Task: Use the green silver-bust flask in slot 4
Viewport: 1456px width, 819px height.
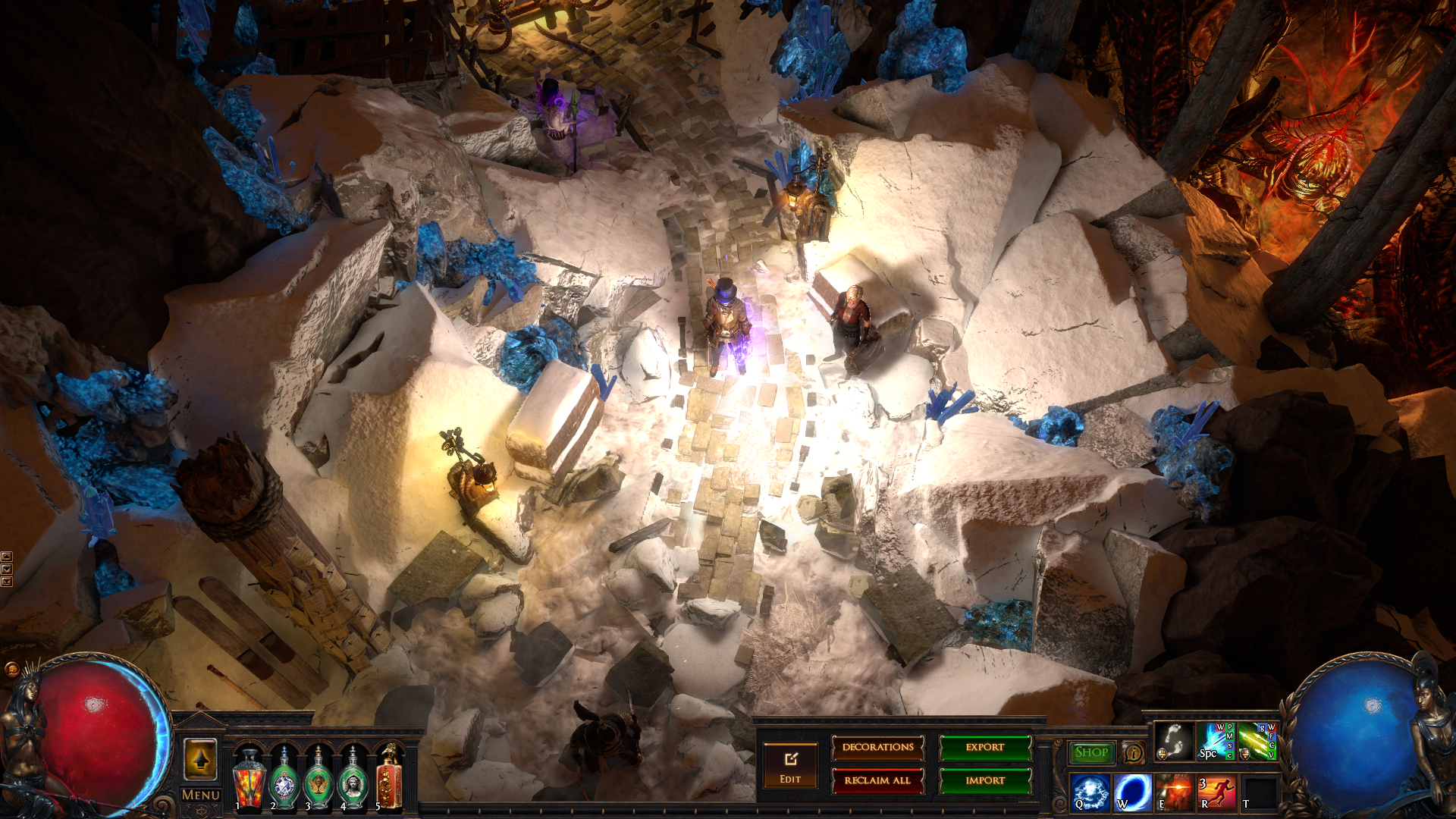Action: (x=353, y=779)
